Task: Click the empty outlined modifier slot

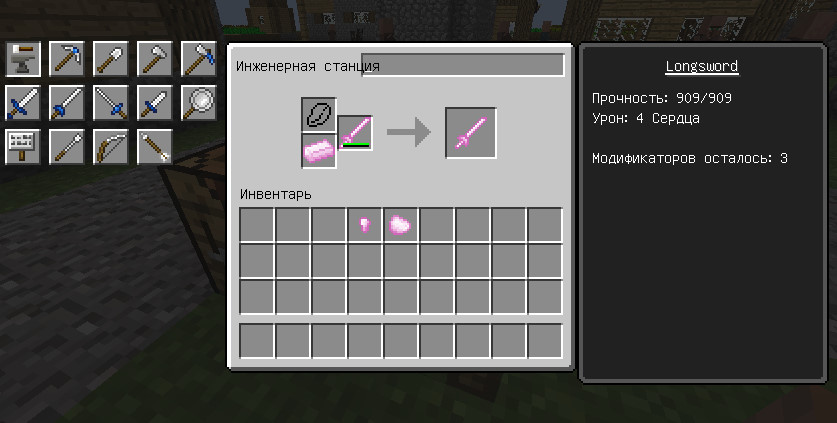Action: [x=319, y=114]
